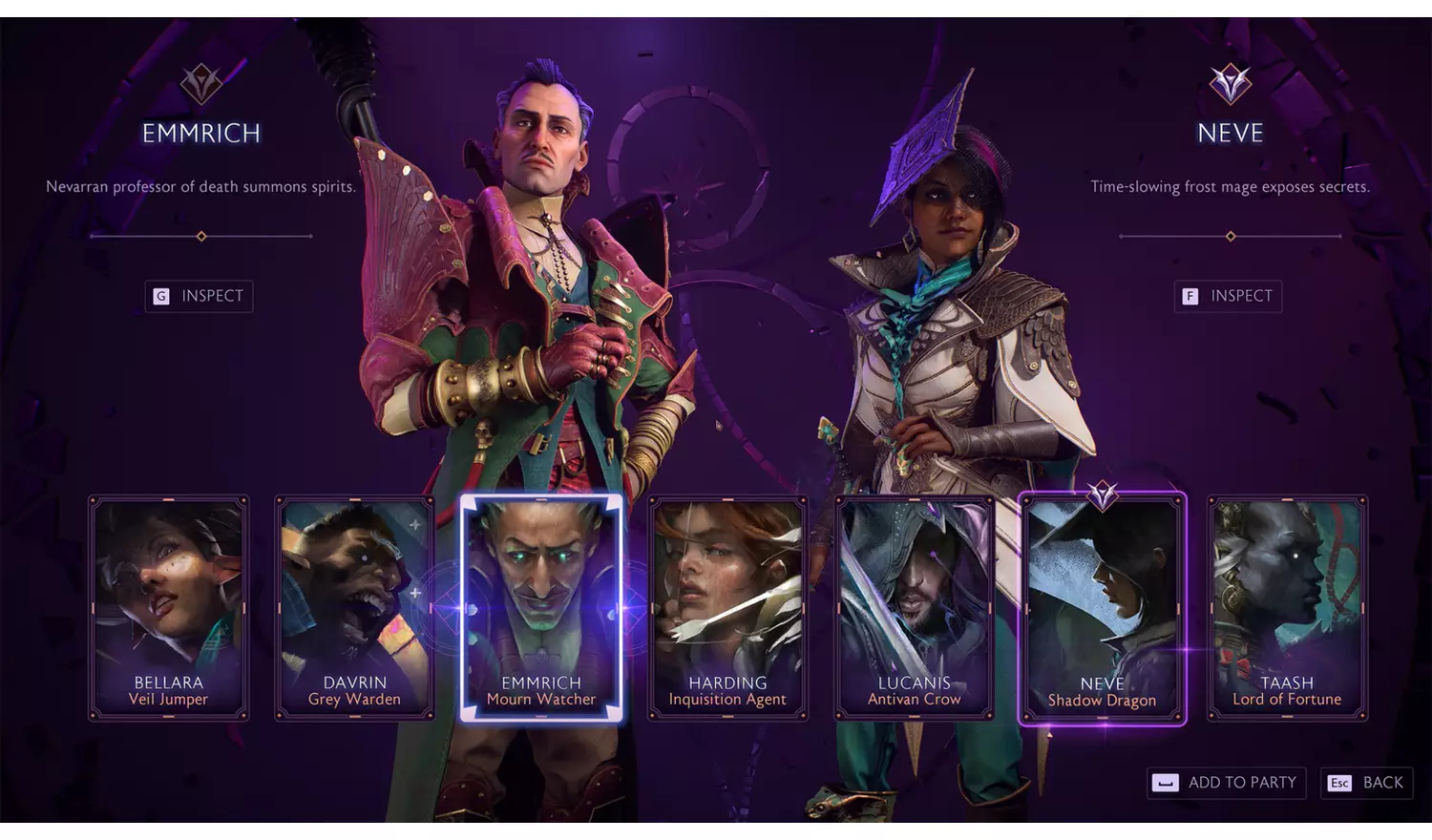The image size is (1432, 840).
Task: Click the G key icon beside INSPECT
Action: coord(159,296)
